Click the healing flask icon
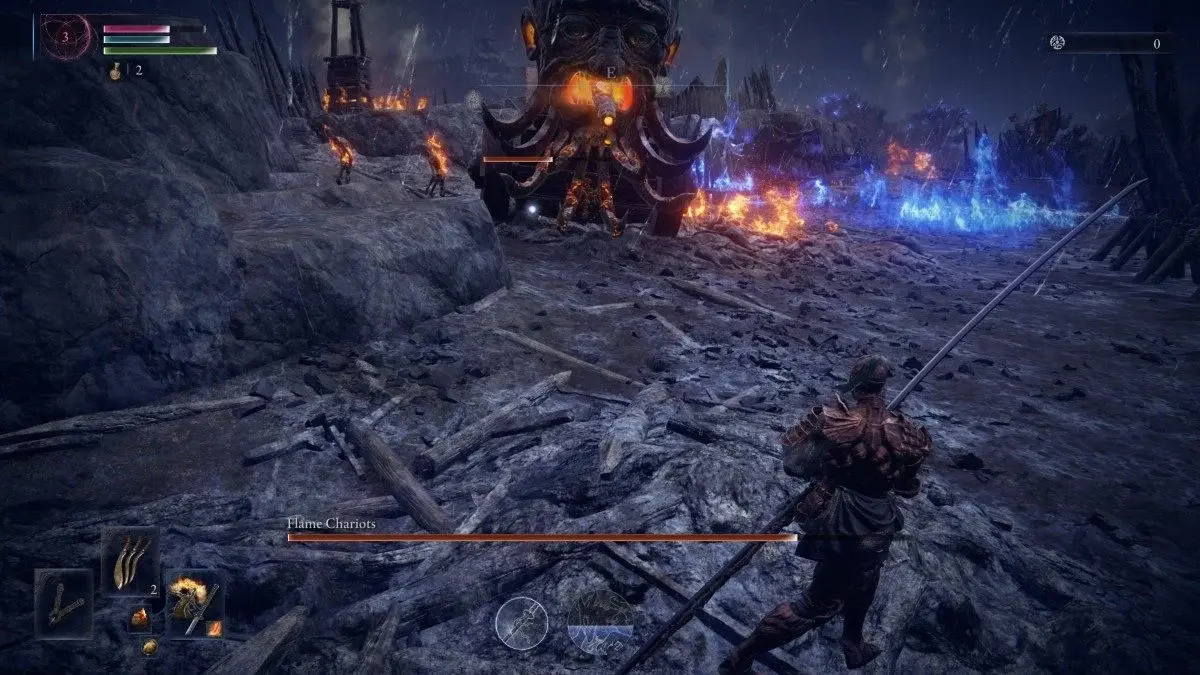 118,70
